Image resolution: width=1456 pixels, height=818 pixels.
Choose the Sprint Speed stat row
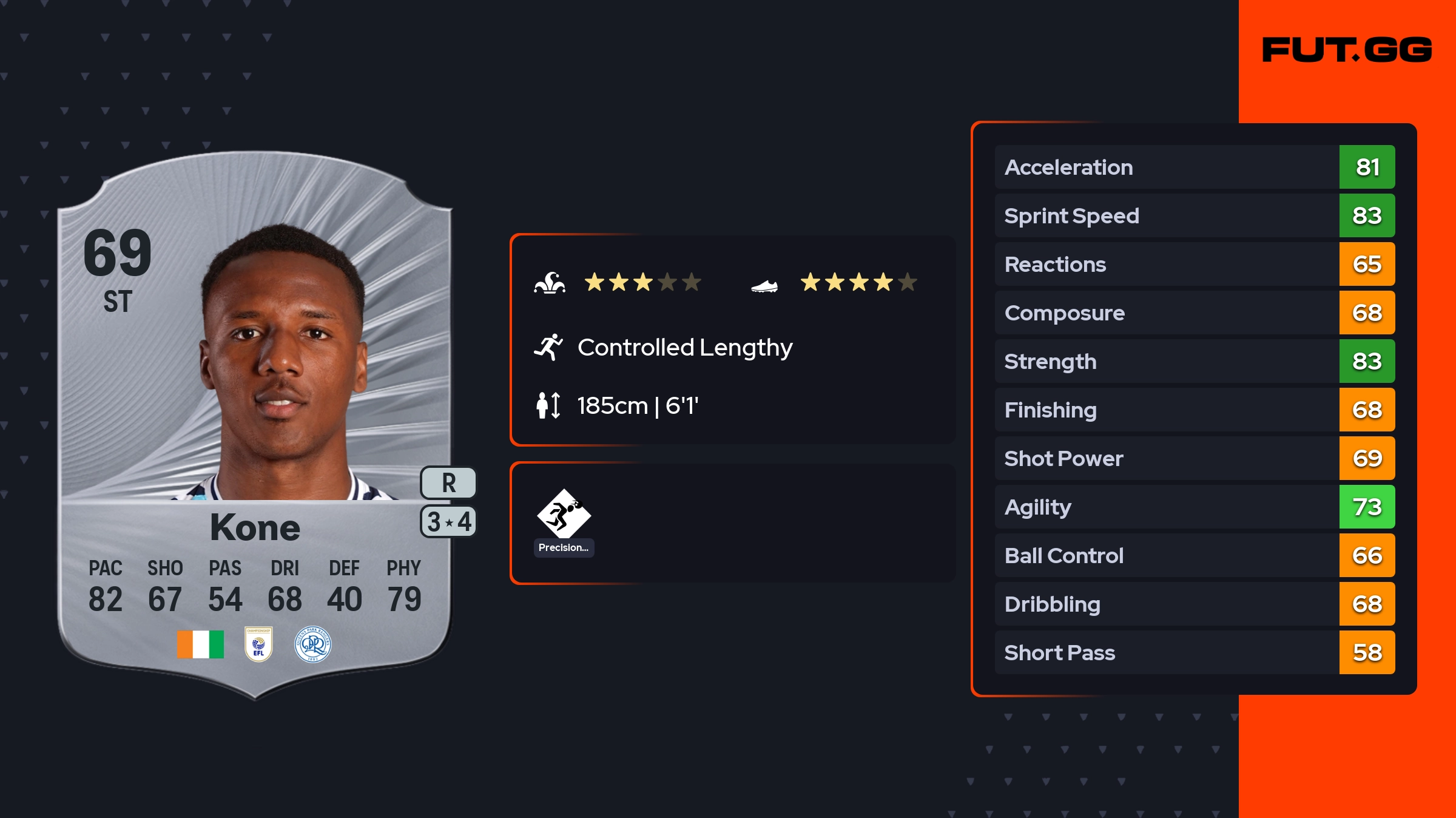(1194, 215)
